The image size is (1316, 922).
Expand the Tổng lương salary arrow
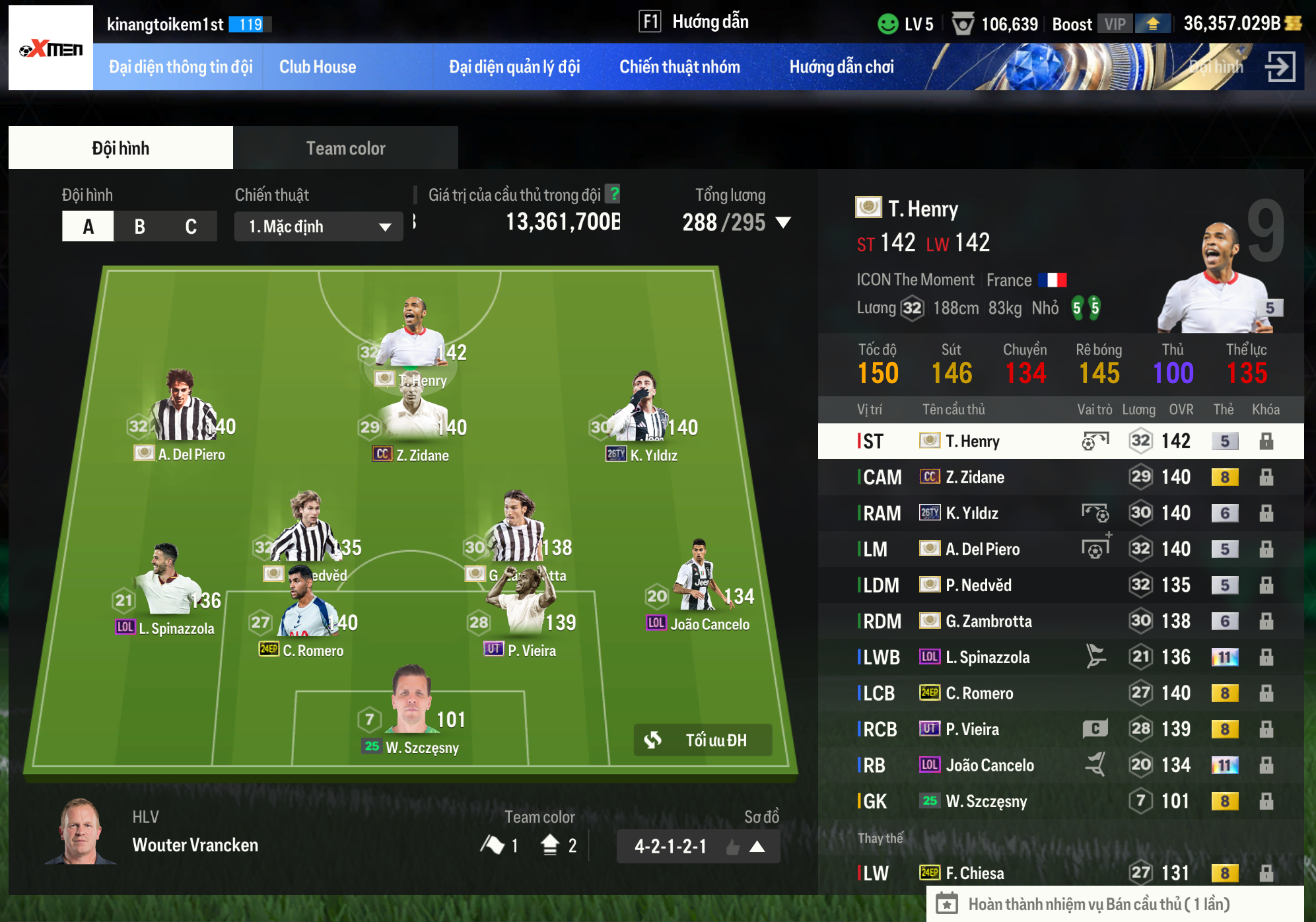point(783,223)
